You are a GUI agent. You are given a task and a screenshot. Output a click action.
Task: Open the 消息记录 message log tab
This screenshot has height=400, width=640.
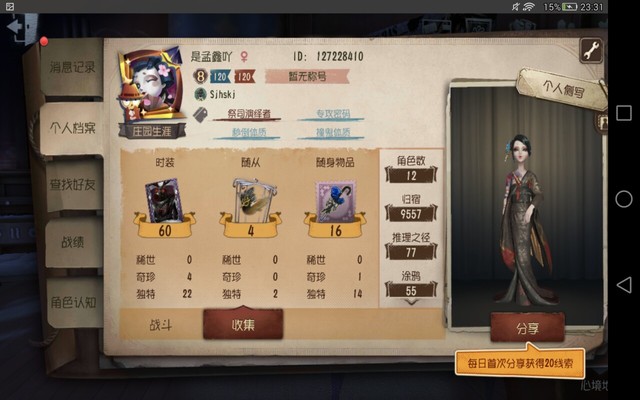(72, 67)
